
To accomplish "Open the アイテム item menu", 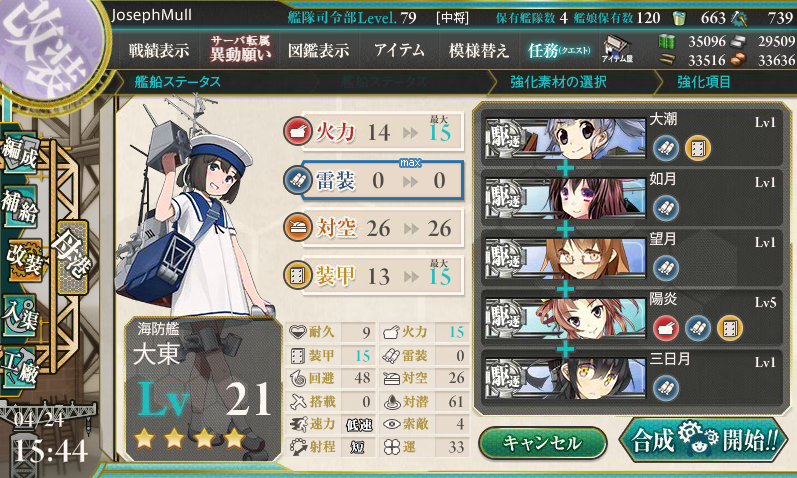I will click(x=399, y=50).
